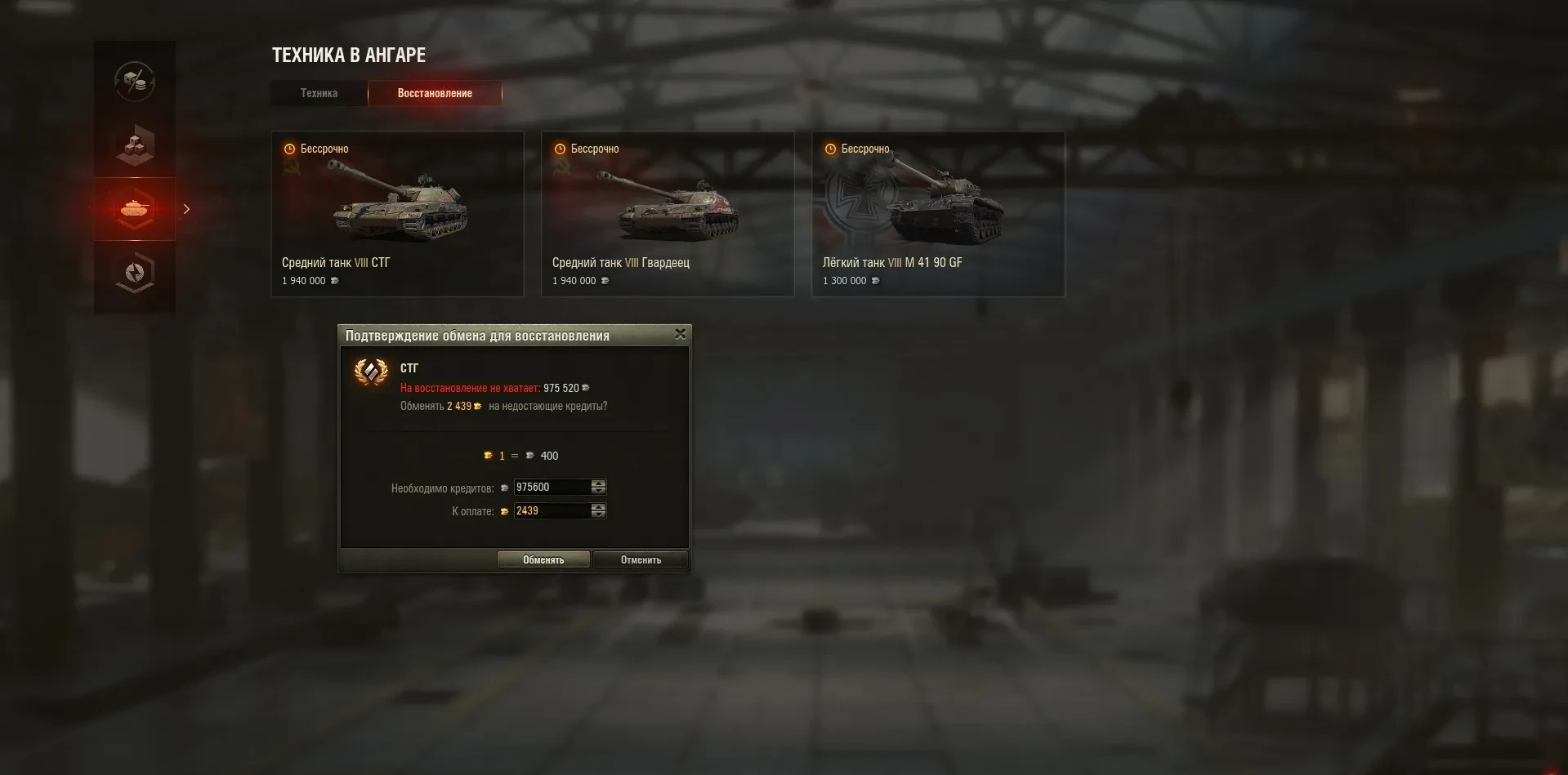
Task: Select the Восстановление tab
Action: (x=435, y=93)
